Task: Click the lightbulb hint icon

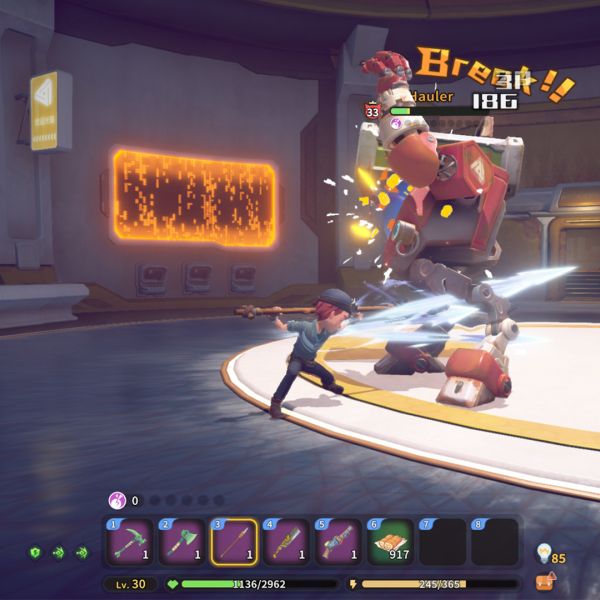Action: (x=545, y=552)
